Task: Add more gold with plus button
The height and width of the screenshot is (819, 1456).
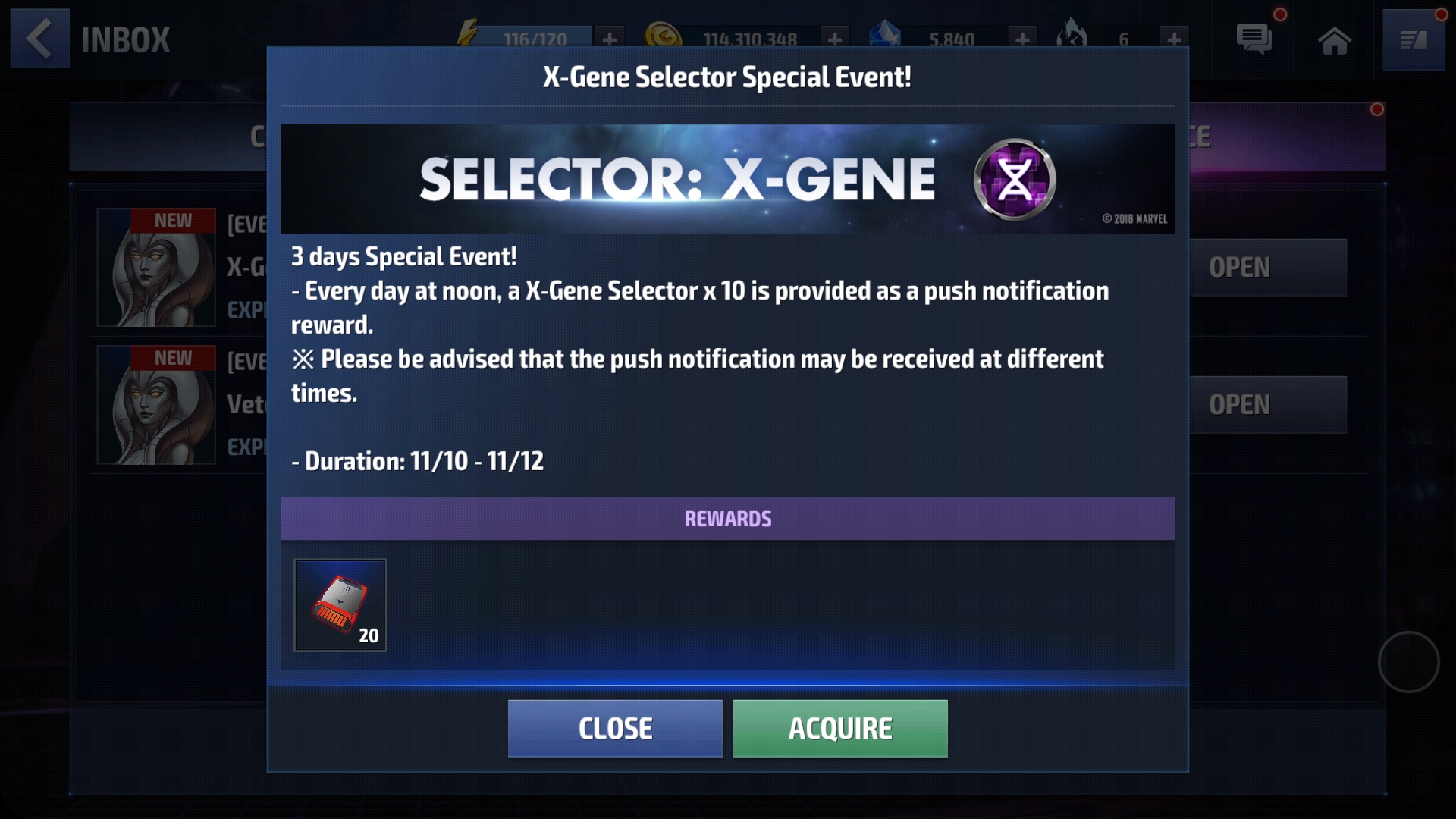Action: pos(834,39)
